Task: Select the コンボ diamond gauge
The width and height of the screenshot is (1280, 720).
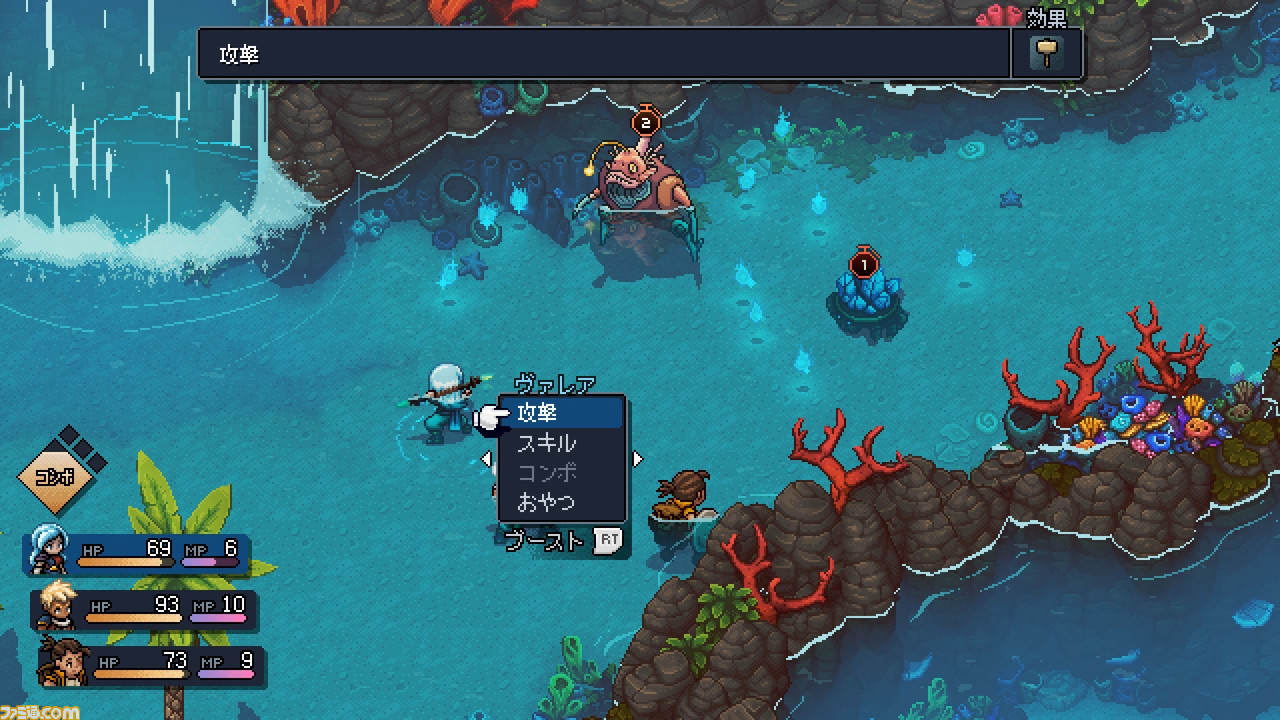Action: coord(56,476)
